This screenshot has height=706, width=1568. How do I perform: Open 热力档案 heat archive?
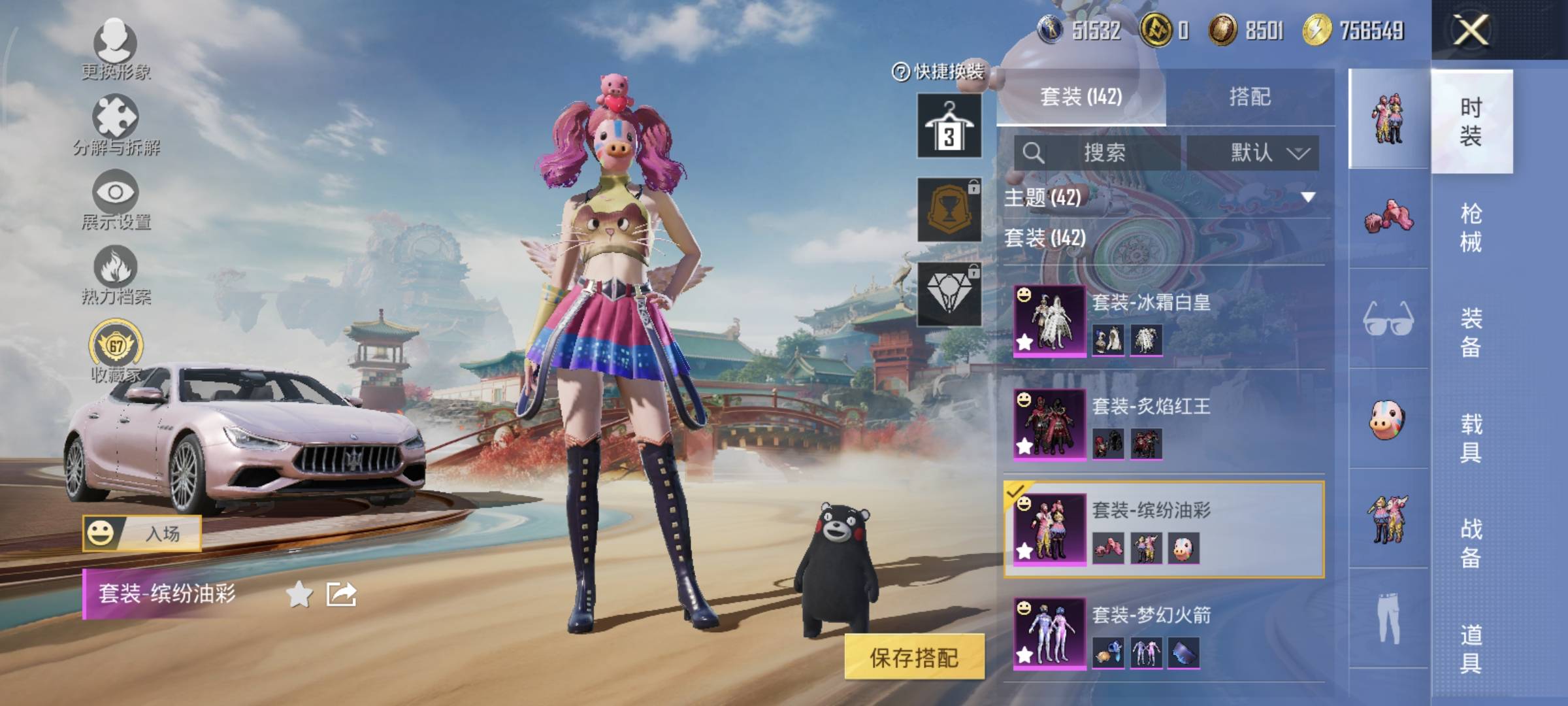(116, 275)
